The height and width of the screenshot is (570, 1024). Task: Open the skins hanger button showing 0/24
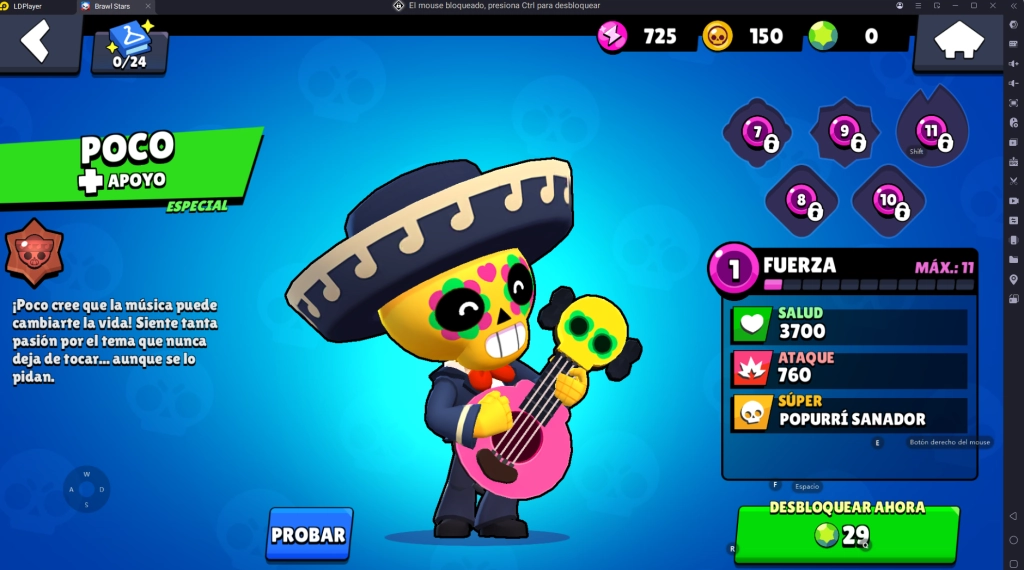tap(129, 46)
